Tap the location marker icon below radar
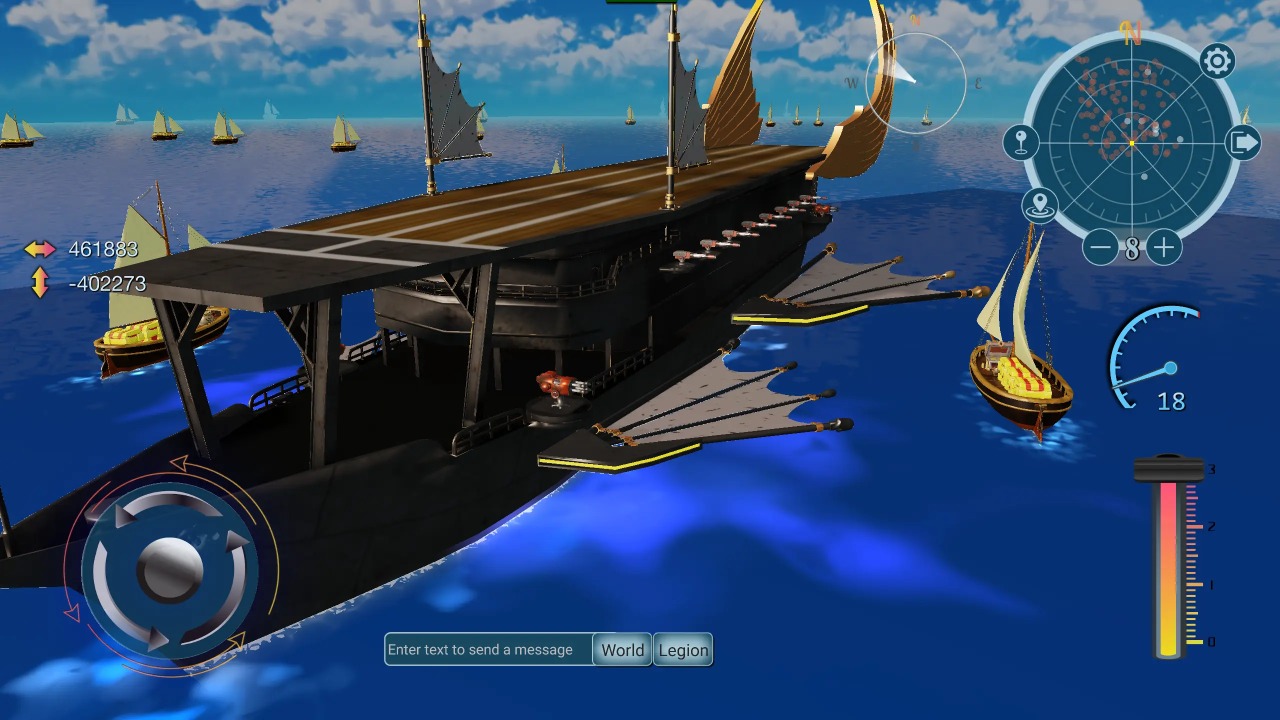The height and width of the screenshot is (720, 1280). pyautogui.click(x=1040, y=205)
